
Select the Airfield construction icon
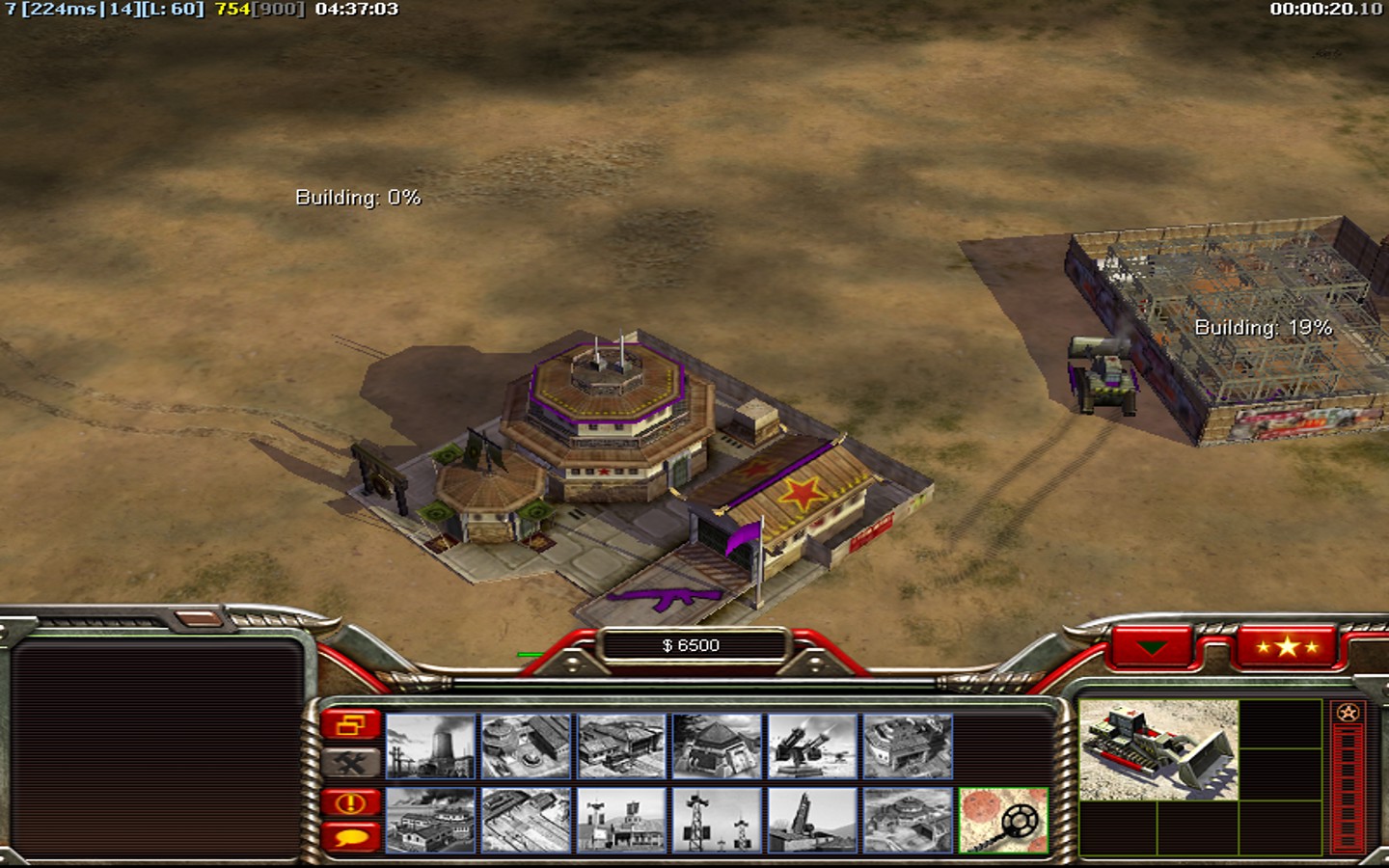tap(526, 820)
